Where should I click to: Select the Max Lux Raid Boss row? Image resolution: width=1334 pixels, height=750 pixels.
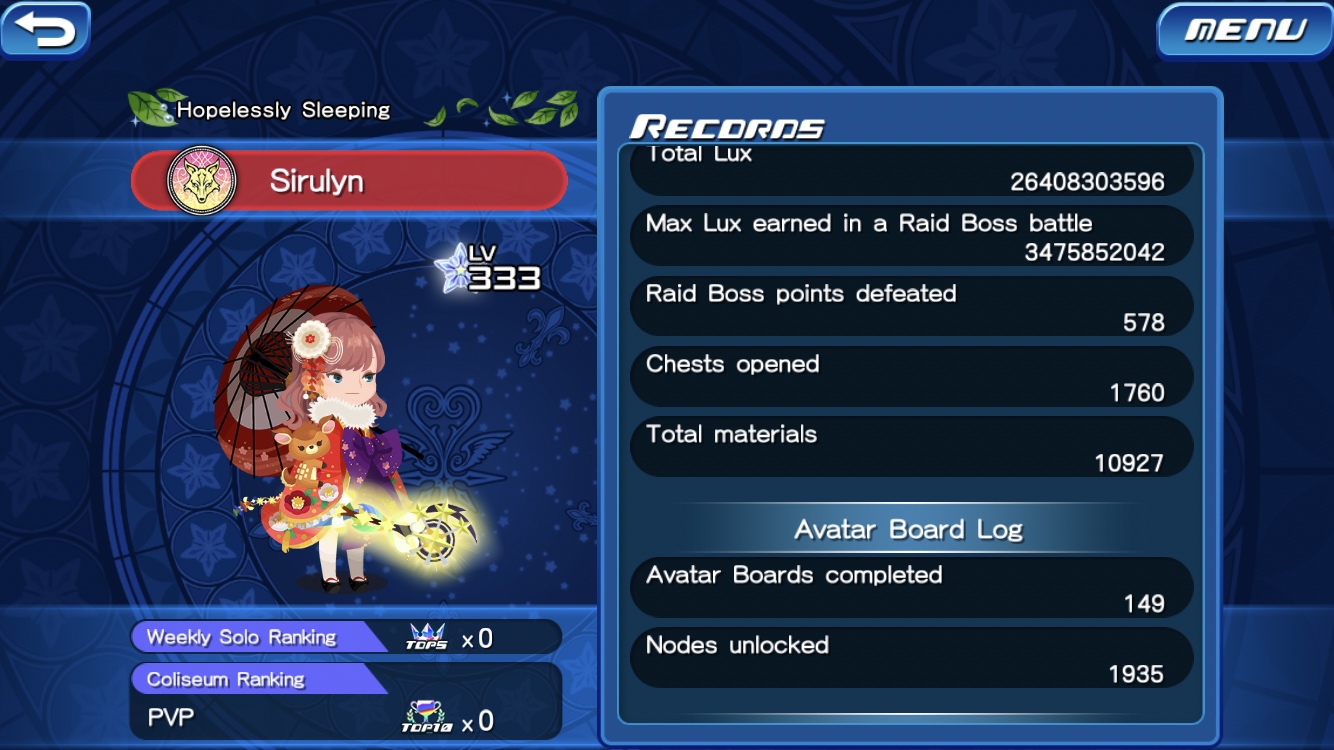click(x=911, y=237)
